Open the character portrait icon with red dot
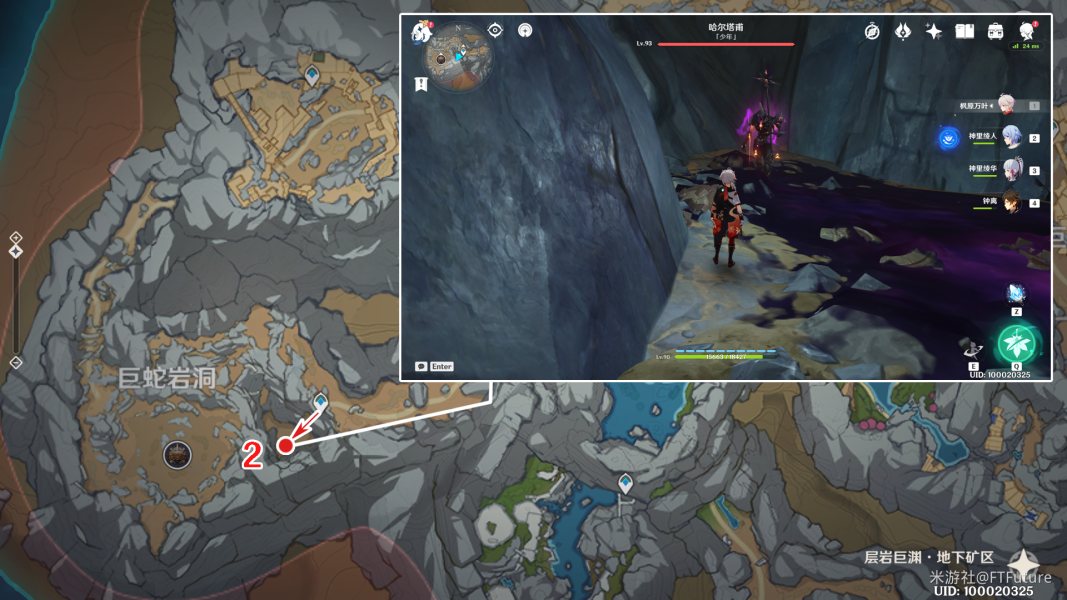Image resolution: width=1067 pixels, height=600 pixels. click(1027, 31)
